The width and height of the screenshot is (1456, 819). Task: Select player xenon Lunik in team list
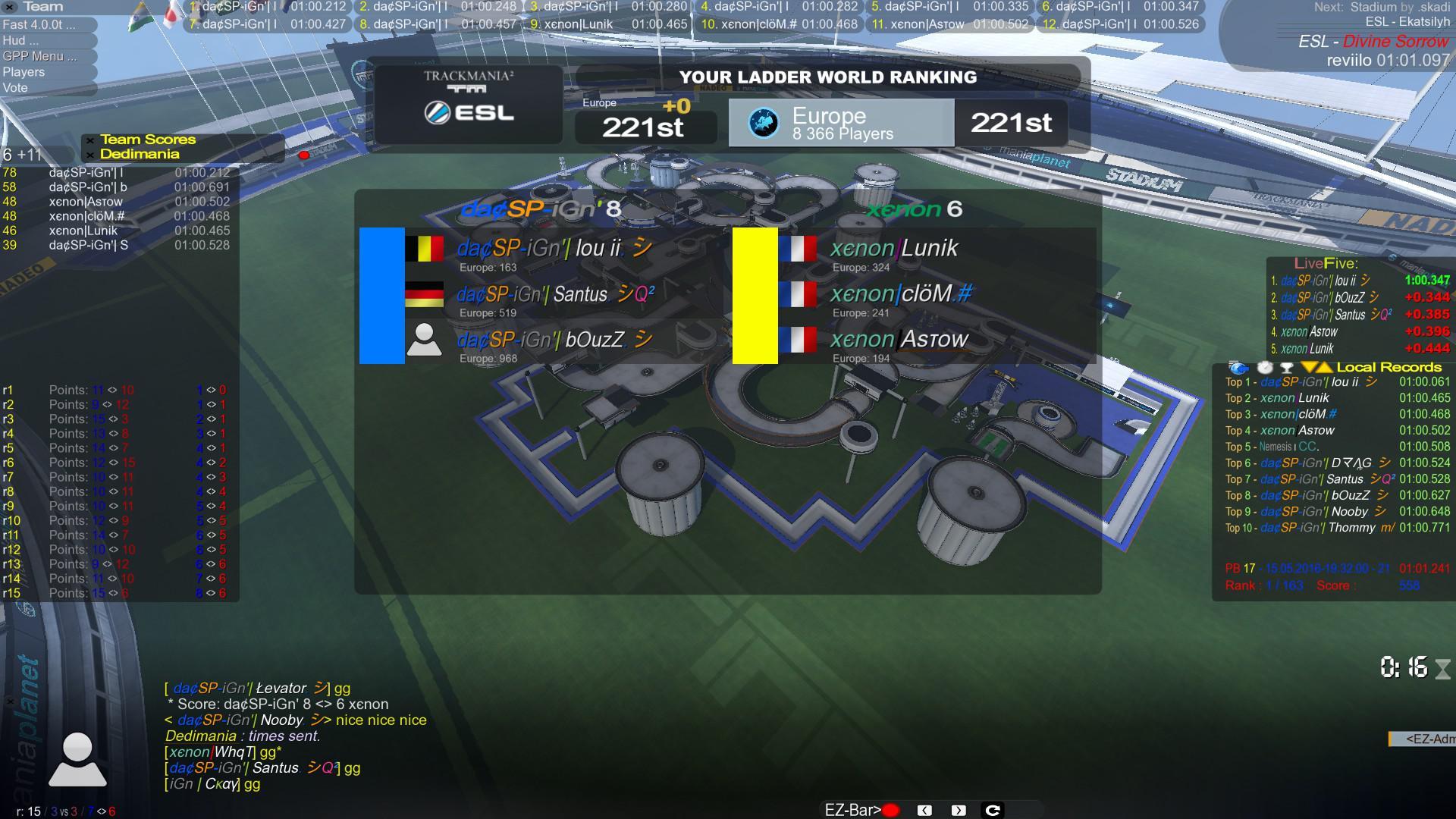[894, 250]
